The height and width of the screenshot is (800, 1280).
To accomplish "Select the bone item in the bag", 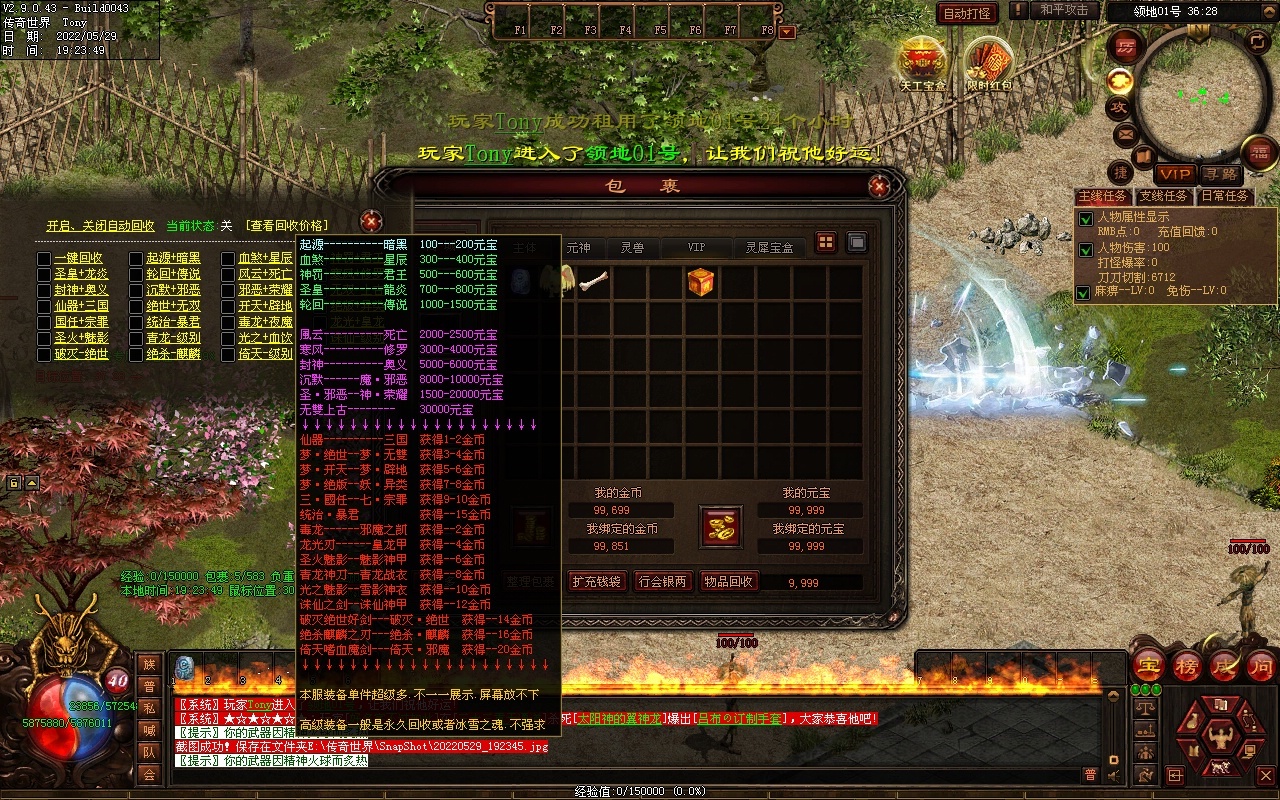I will click(594, 282).
